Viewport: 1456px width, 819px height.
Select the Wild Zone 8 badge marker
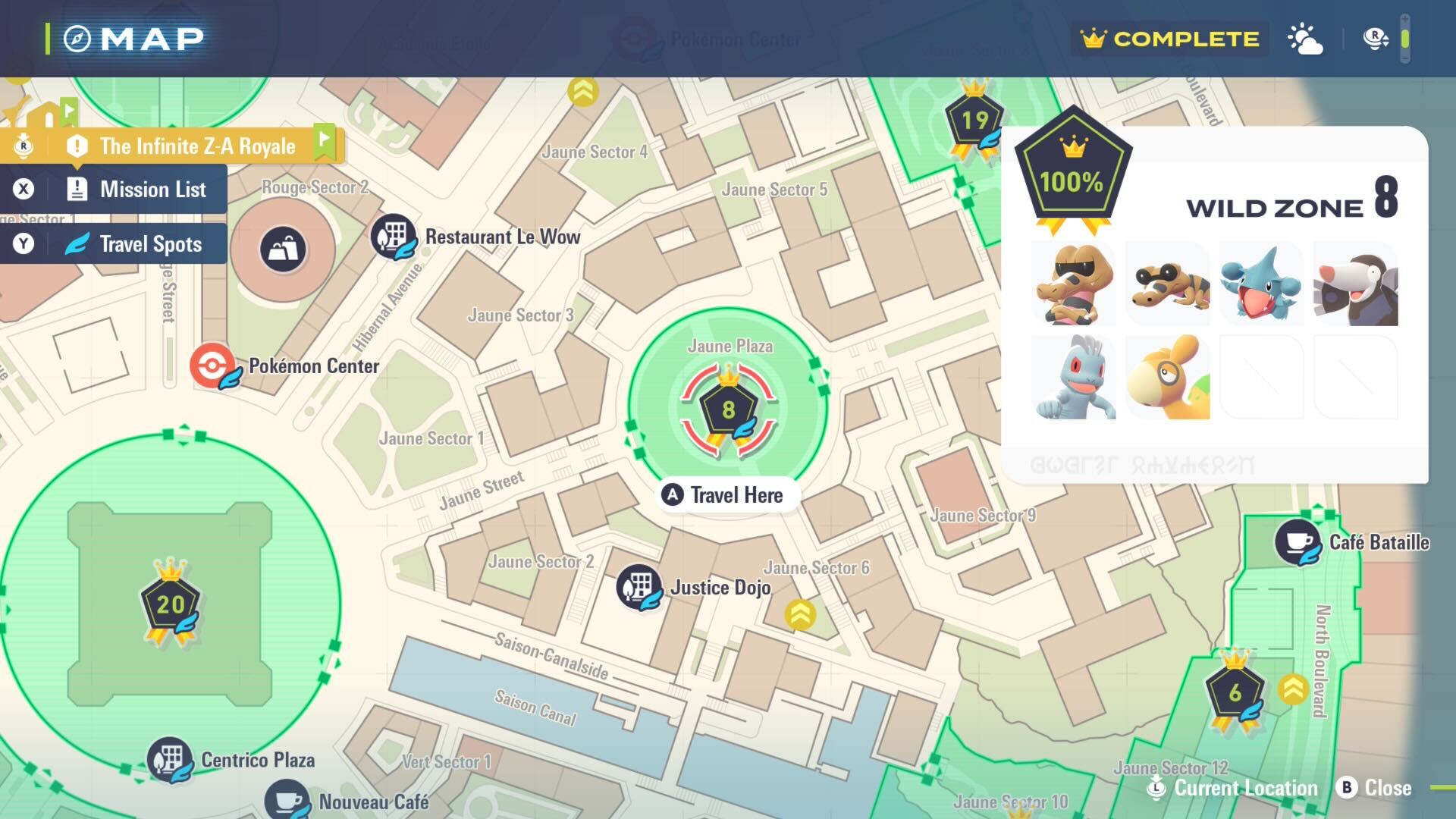pyautogui.click(x=728, y=410)
